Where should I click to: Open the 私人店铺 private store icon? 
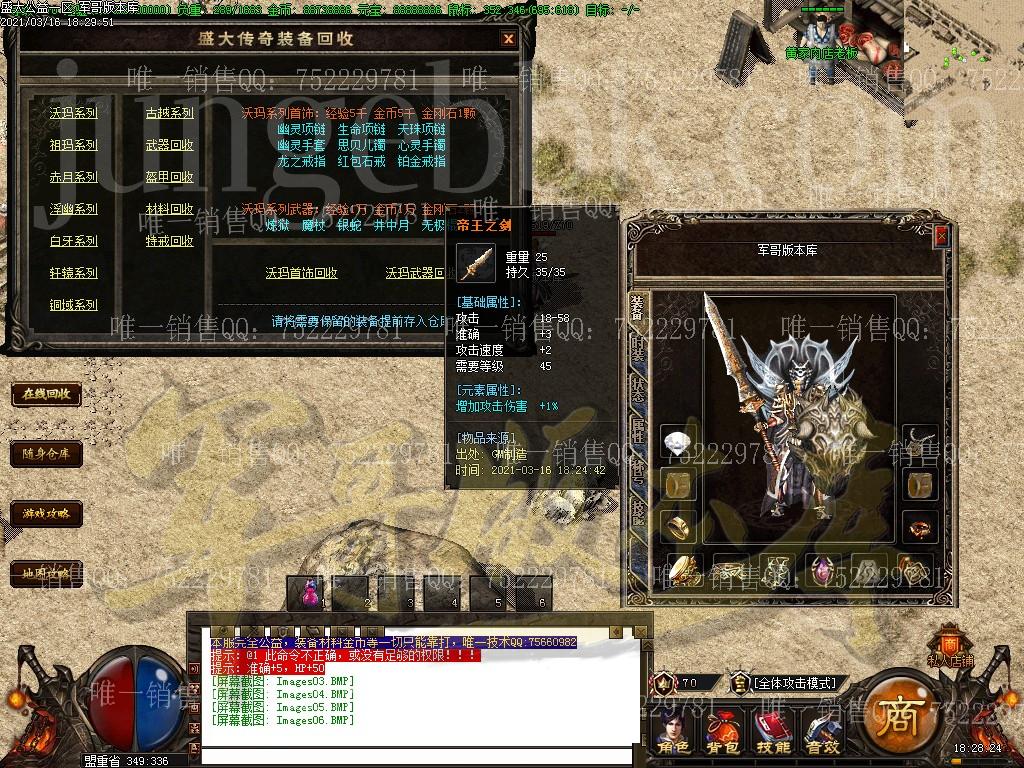coord(949,645)
